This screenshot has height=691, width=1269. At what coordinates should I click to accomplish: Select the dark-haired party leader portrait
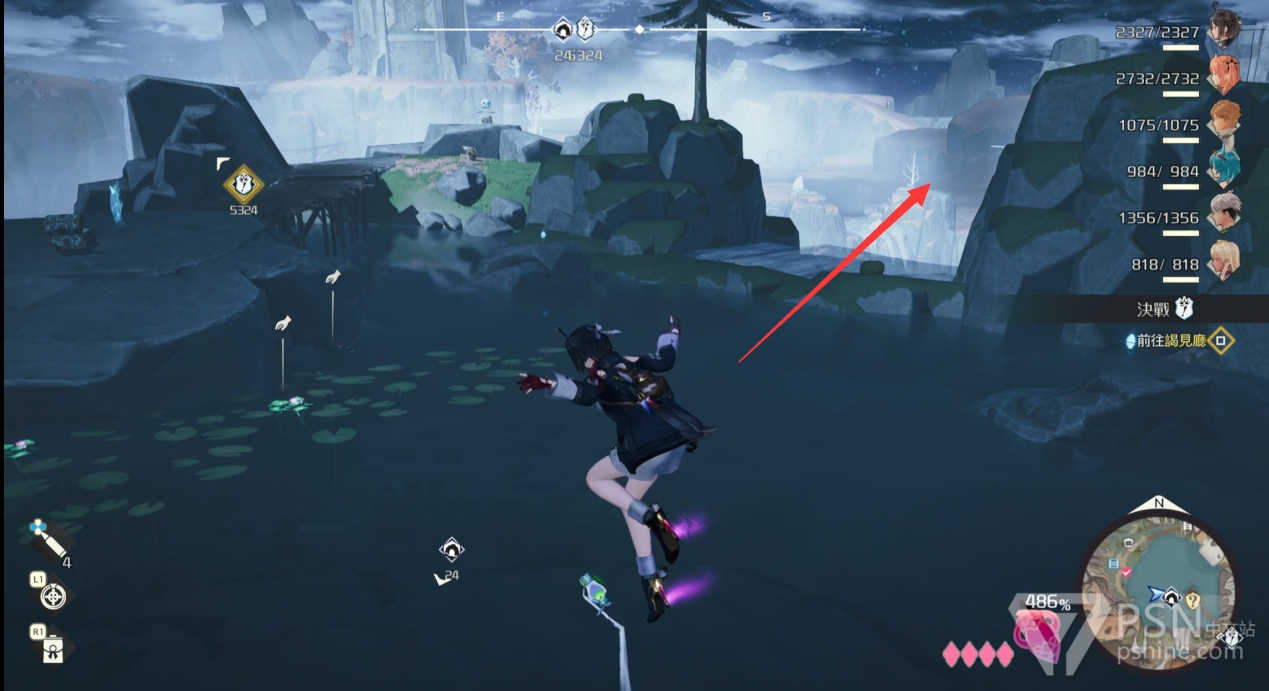coord(1223,27)
